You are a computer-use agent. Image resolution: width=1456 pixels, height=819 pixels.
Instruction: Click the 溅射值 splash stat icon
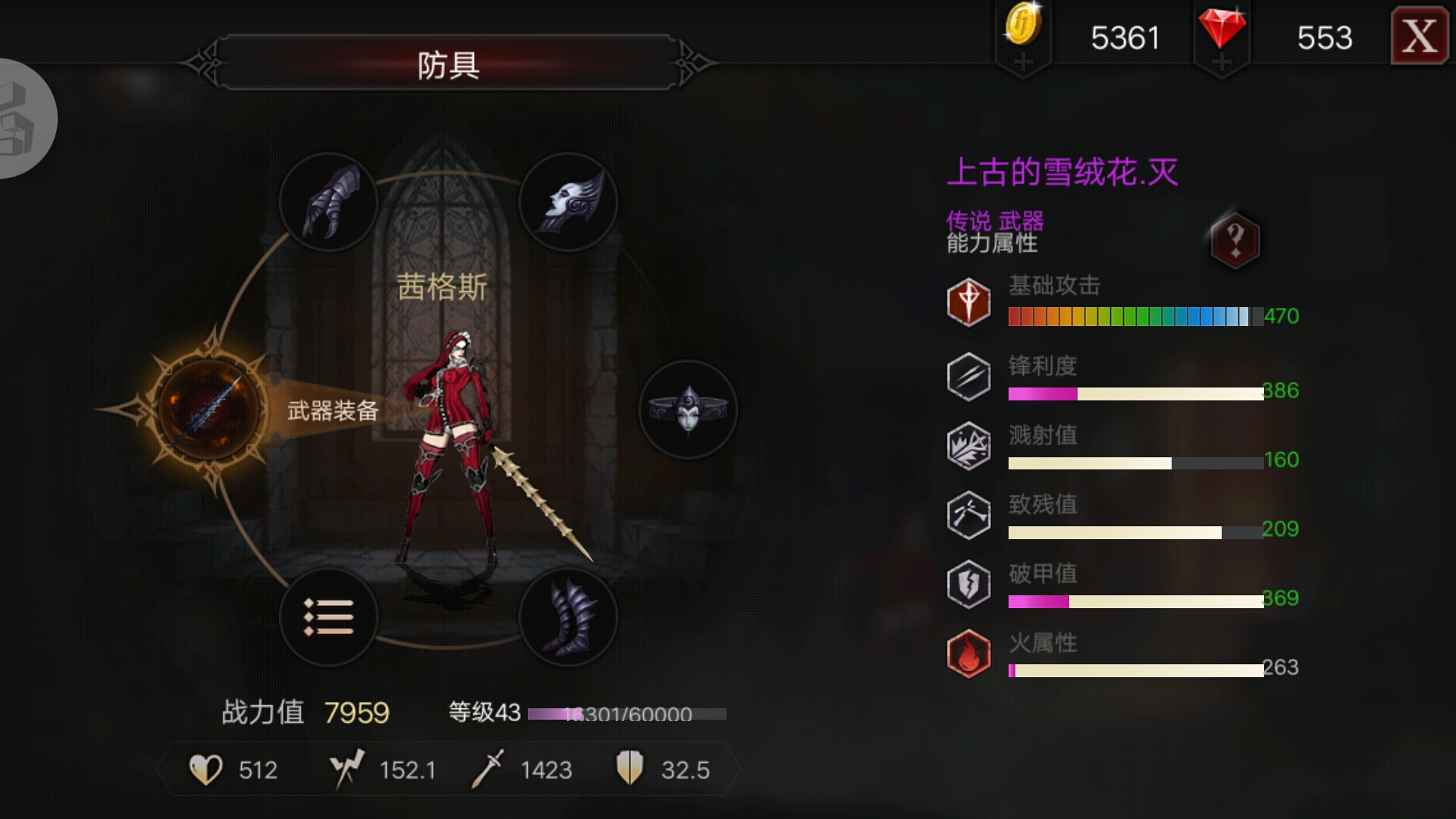click(x=968, y=444)
